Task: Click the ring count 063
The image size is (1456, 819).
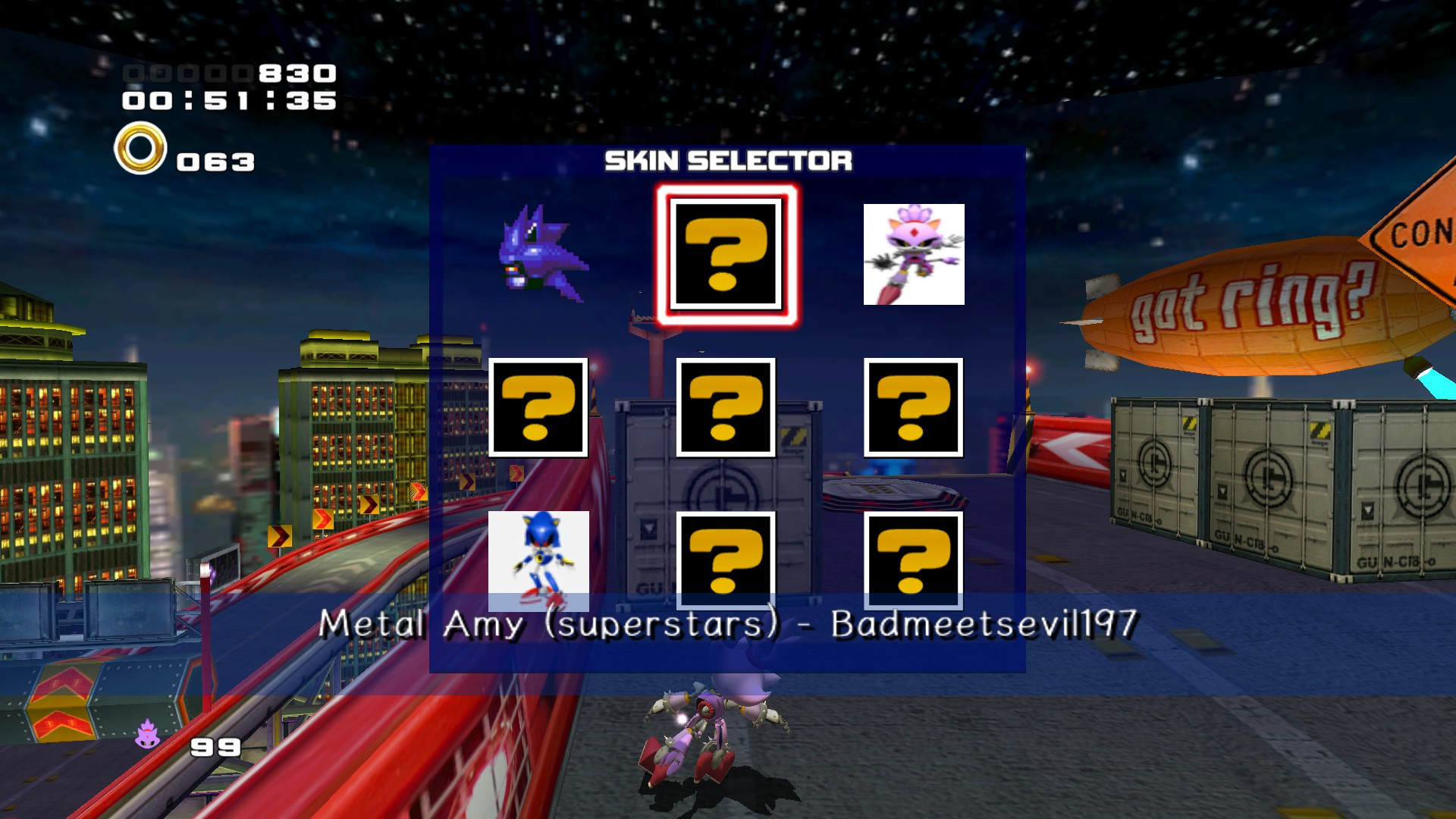Action: click(x=215, y=161)
